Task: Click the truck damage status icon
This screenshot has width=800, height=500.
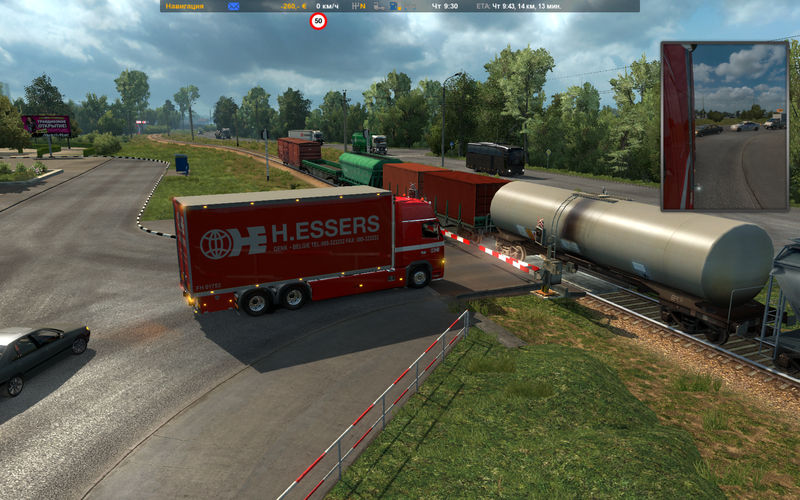Action: point(378,6)
